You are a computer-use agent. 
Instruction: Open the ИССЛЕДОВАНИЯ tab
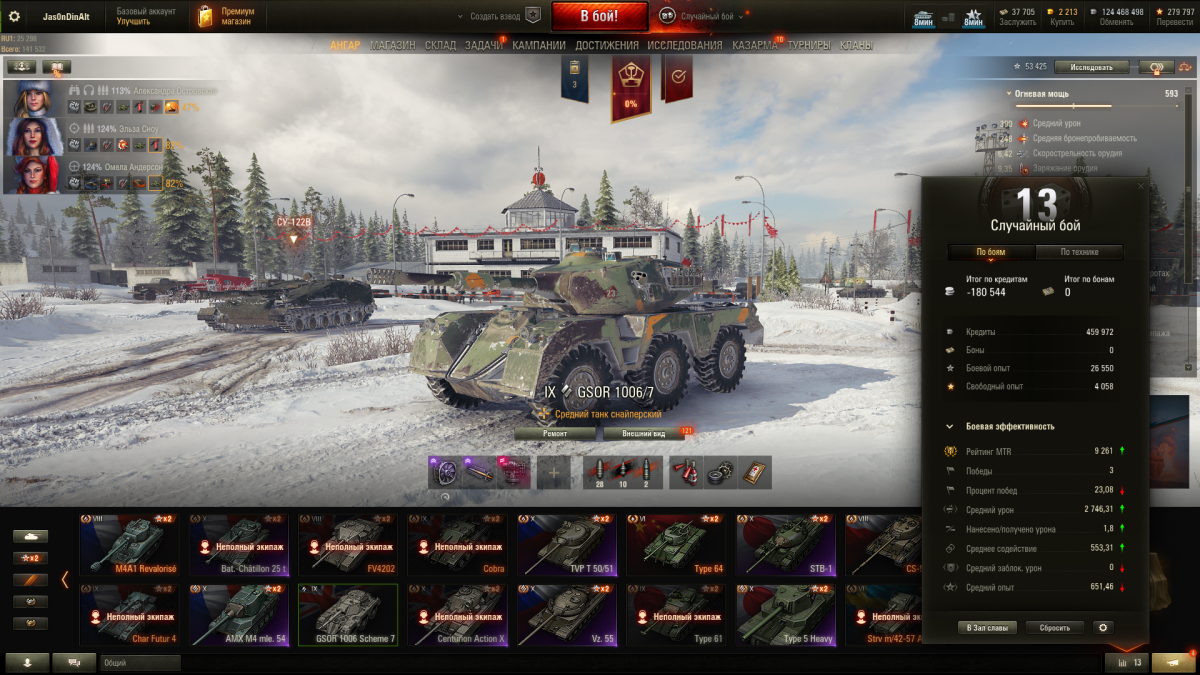(x=684, y=45)
